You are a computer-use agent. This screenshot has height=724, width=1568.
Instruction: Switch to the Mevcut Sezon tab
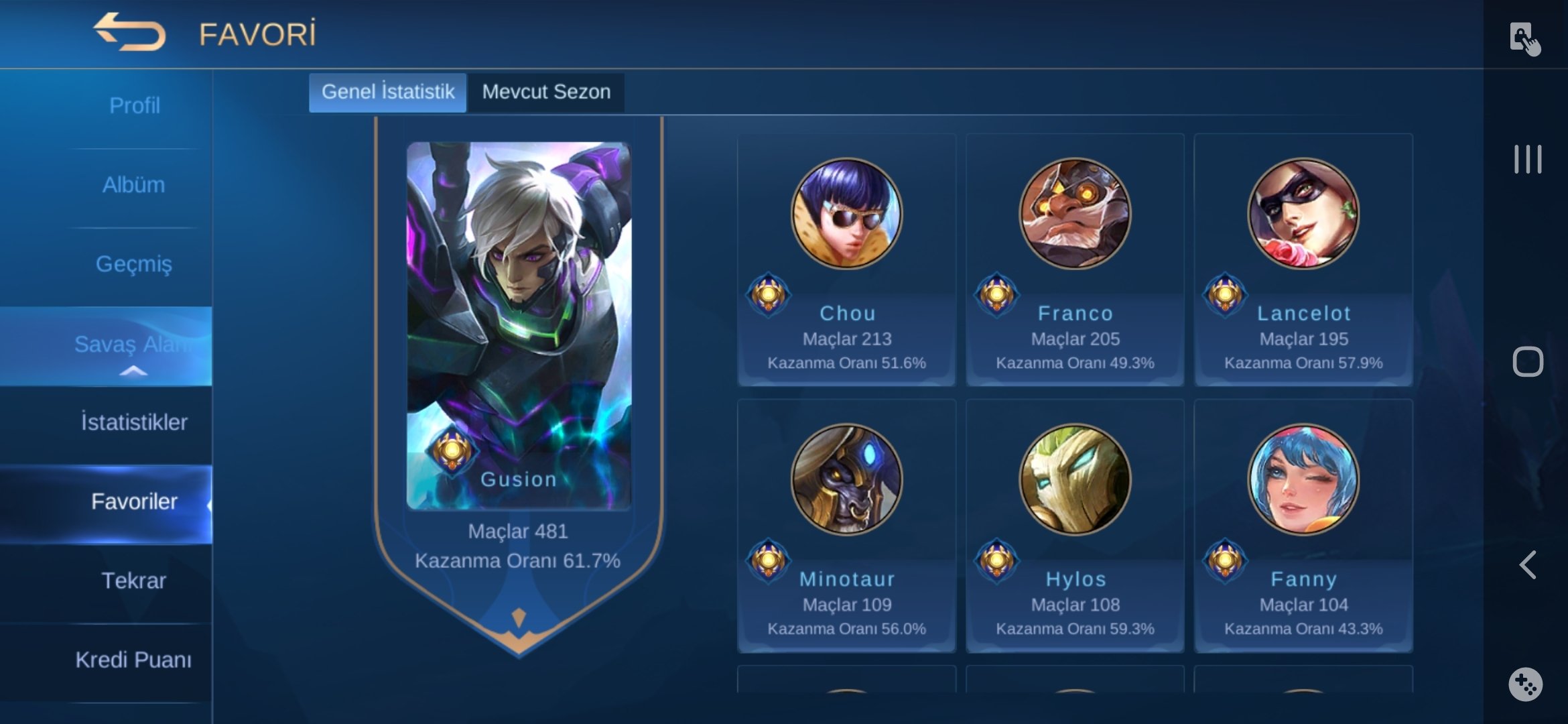coord(546,92)
